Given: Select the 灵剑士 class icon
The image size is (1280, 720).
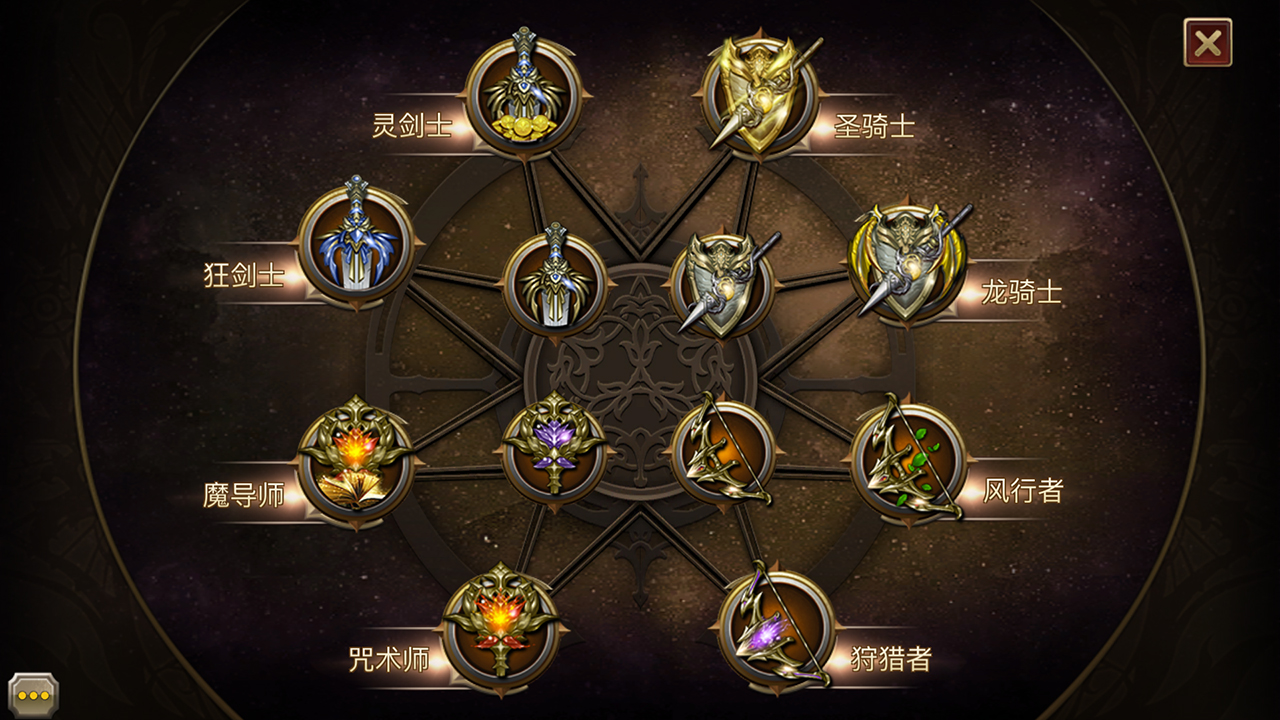Looking at the screenshot, I should (523, 96).
